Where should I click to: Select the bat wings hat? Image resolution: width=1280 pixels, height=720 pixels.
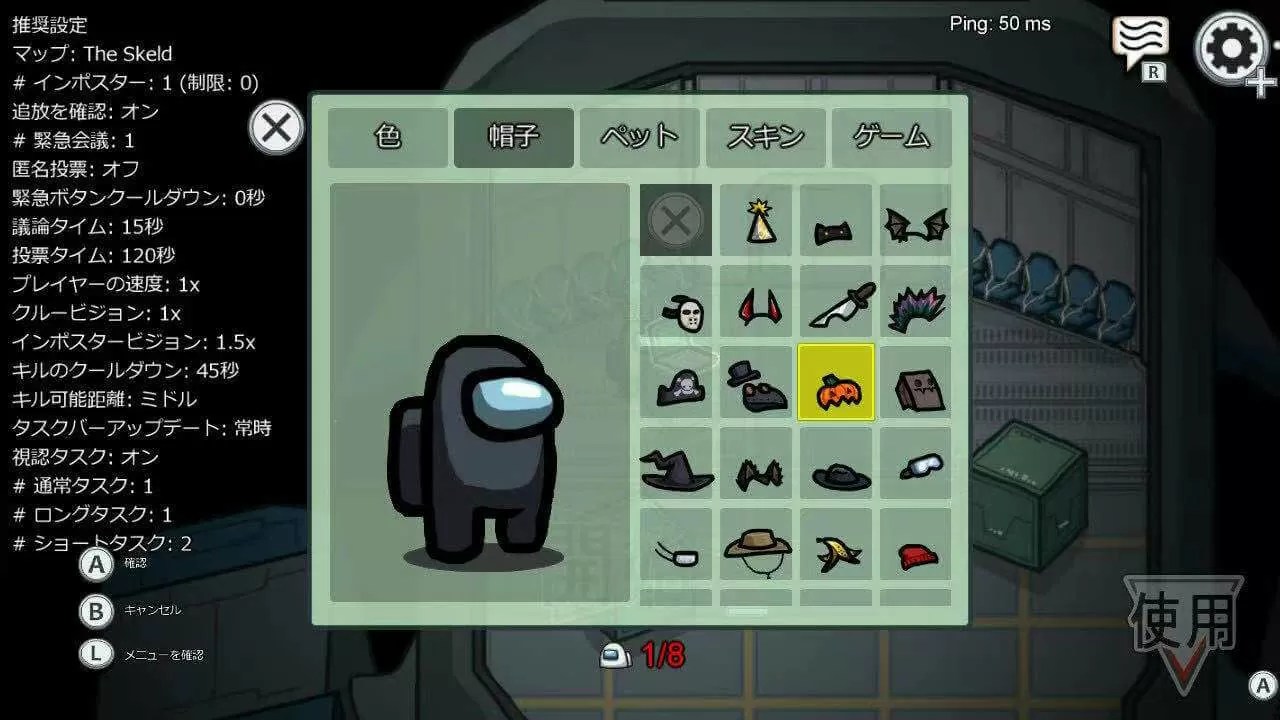pos(915,220)
